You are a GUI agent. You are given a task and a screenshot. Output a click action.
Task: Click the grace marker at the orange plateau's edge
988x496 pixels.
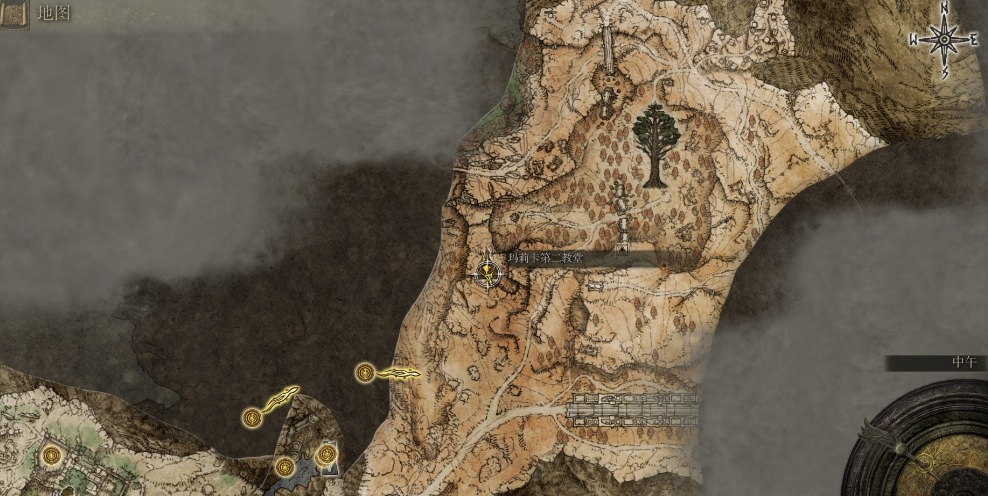366,373
